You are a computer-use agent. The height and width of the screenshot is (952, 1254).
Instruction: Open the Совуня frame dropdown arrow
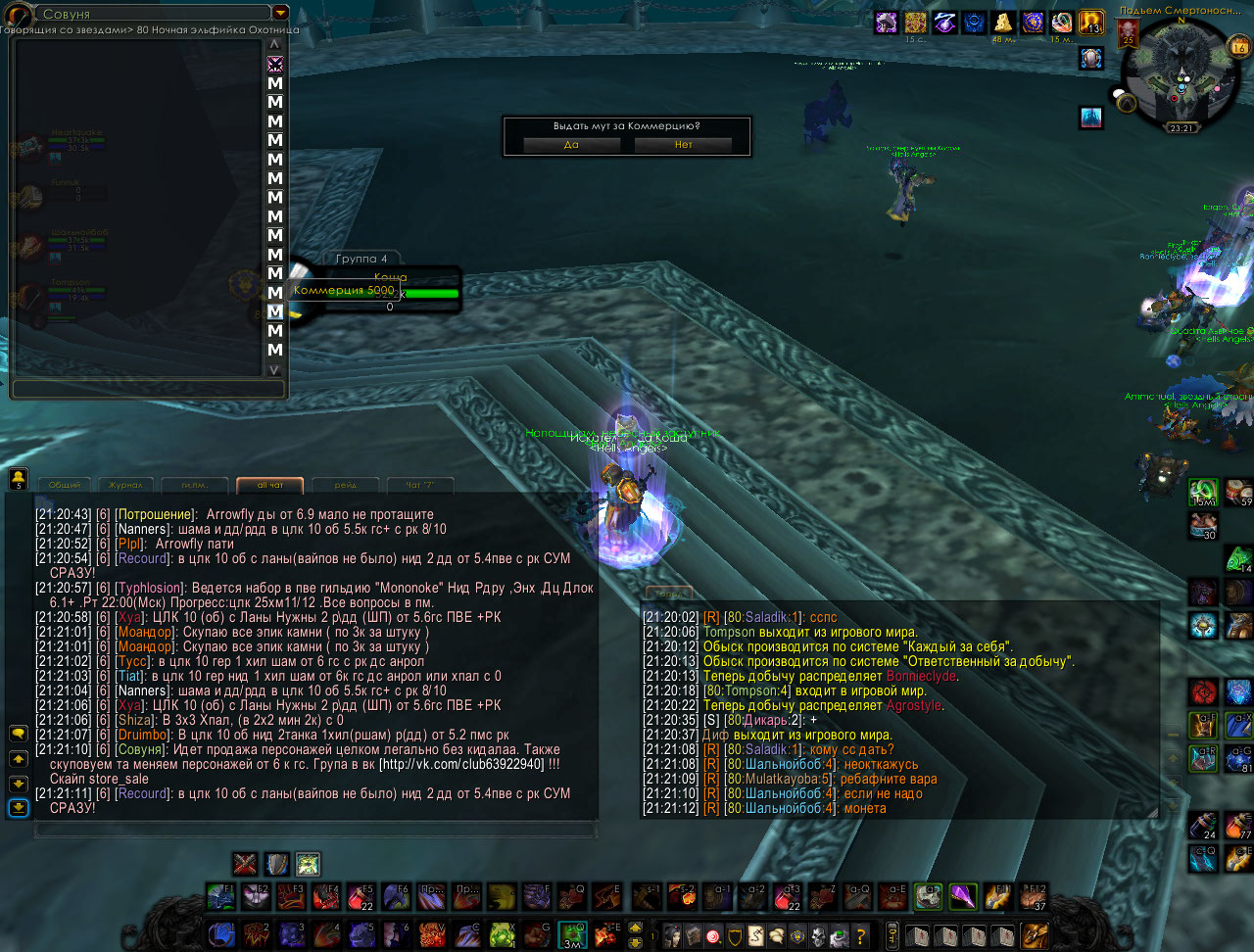click(x=280, y=13)
